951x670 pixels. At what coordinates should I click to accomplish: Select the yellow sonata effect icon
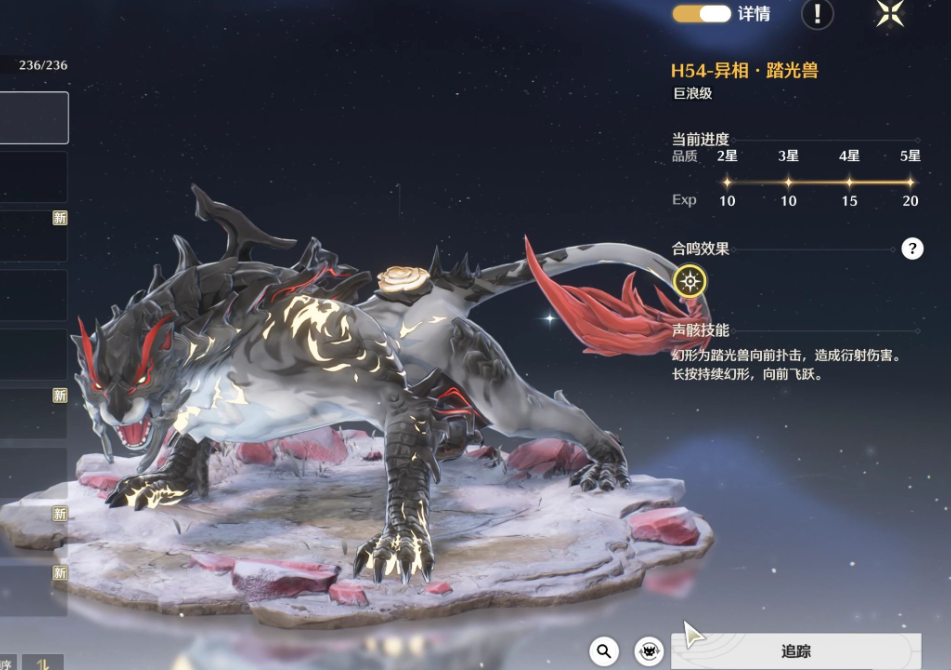pos(690,281)
